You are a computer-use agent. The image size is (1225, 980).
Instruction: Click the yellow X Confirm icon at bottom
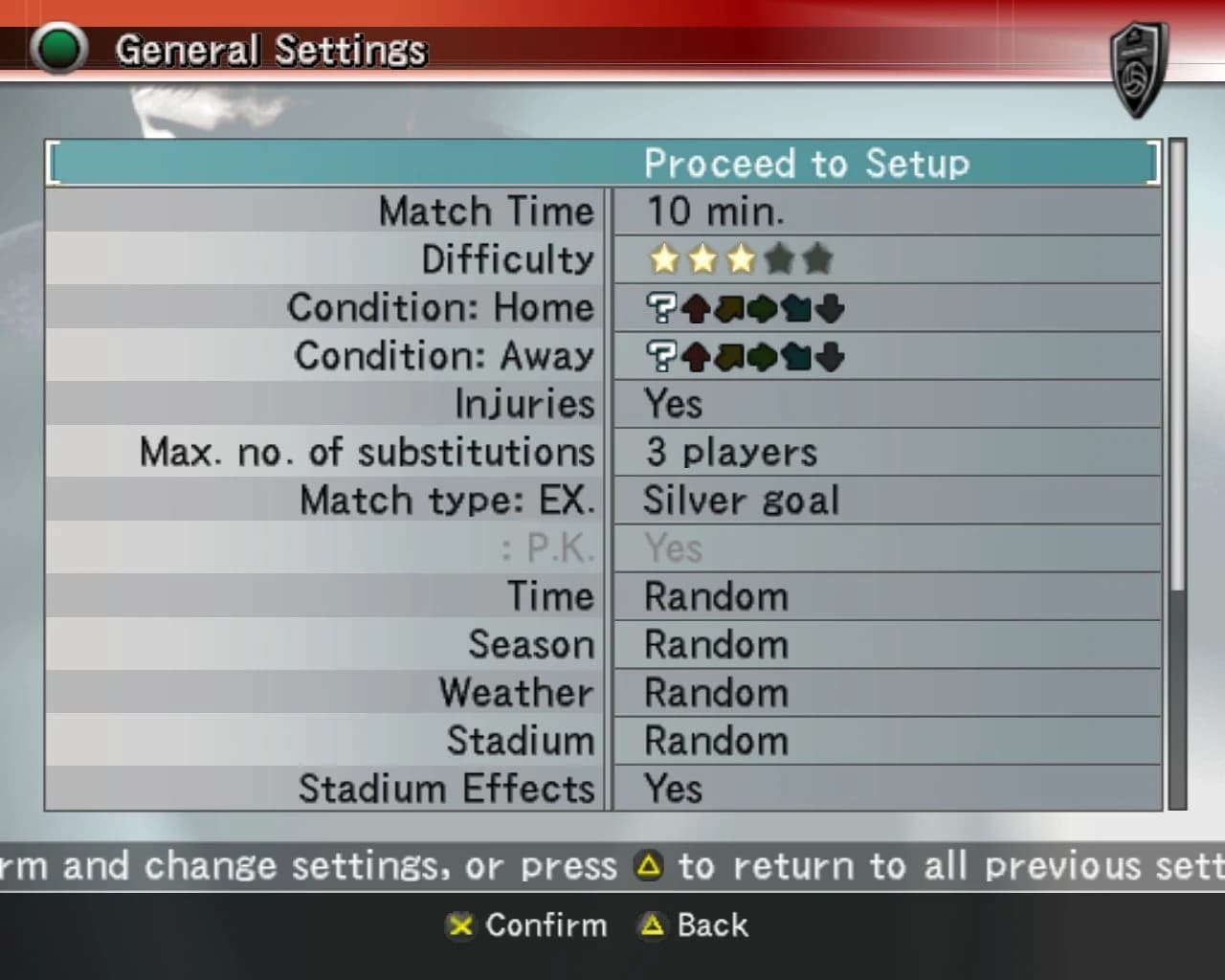click(460, 926)
